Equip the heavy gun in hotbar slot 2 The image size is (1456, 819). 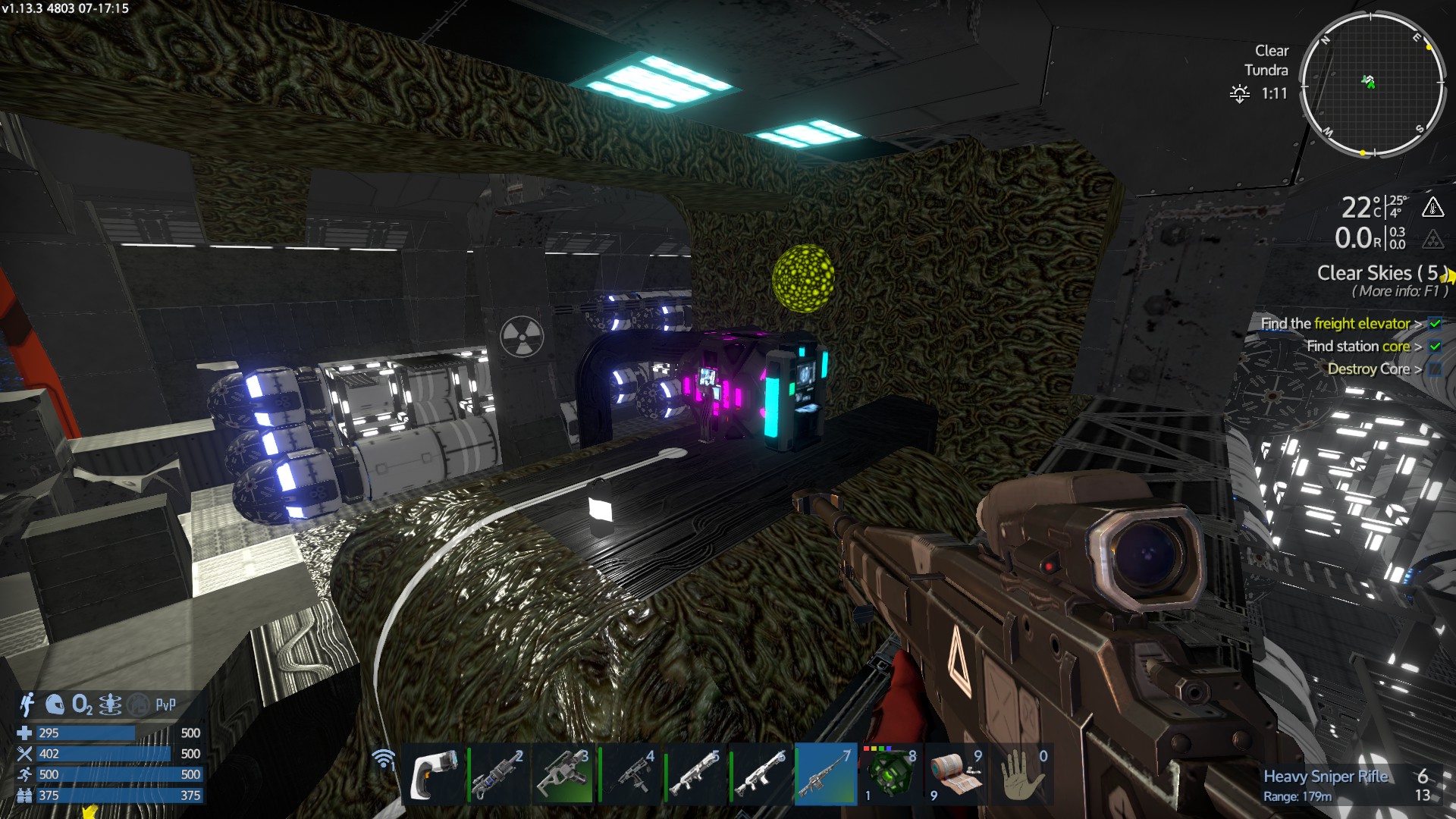[499, 775]
